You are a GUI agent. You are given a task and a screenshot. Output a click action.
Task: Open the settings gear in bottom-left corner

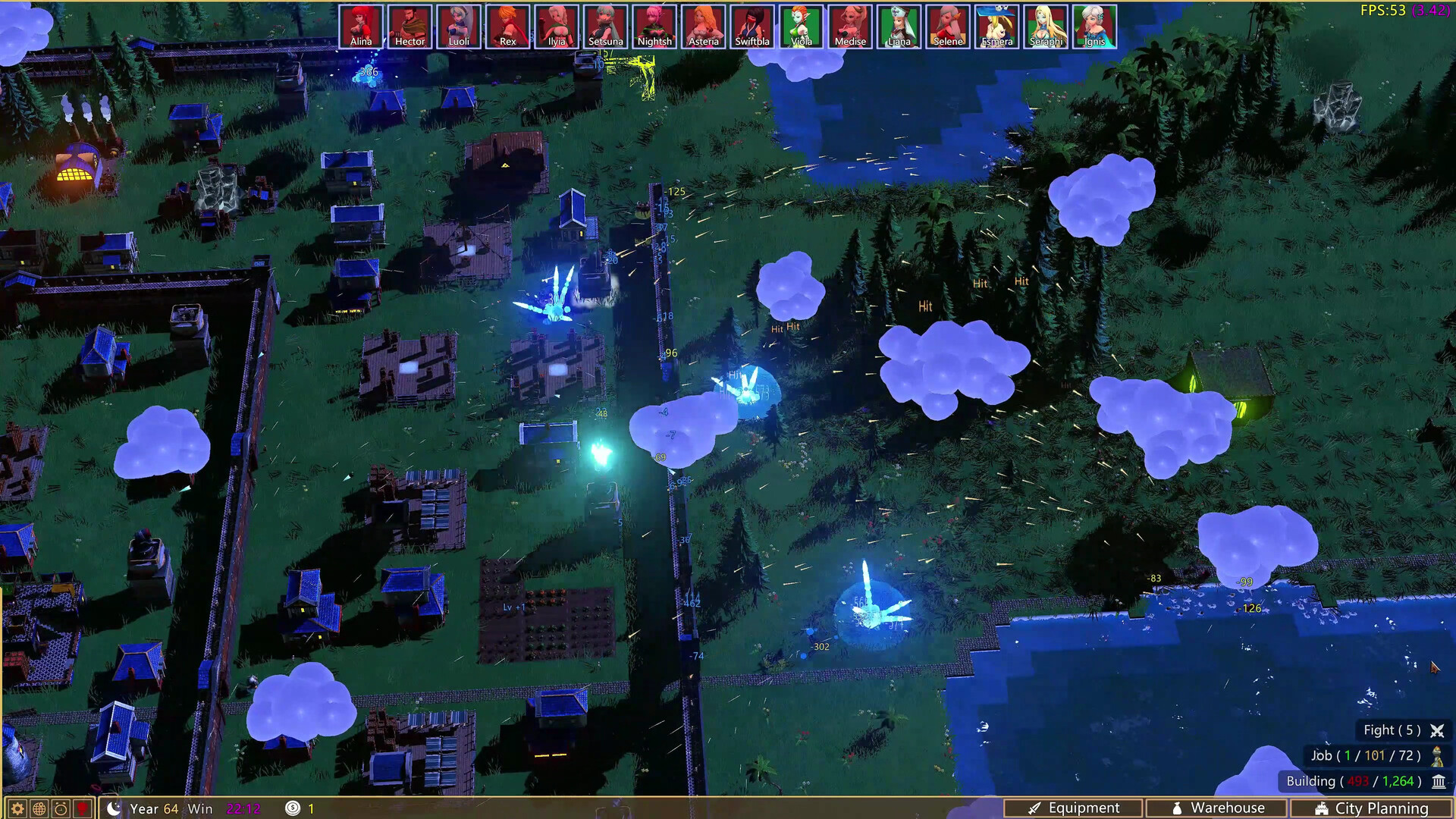click(17, 808)
